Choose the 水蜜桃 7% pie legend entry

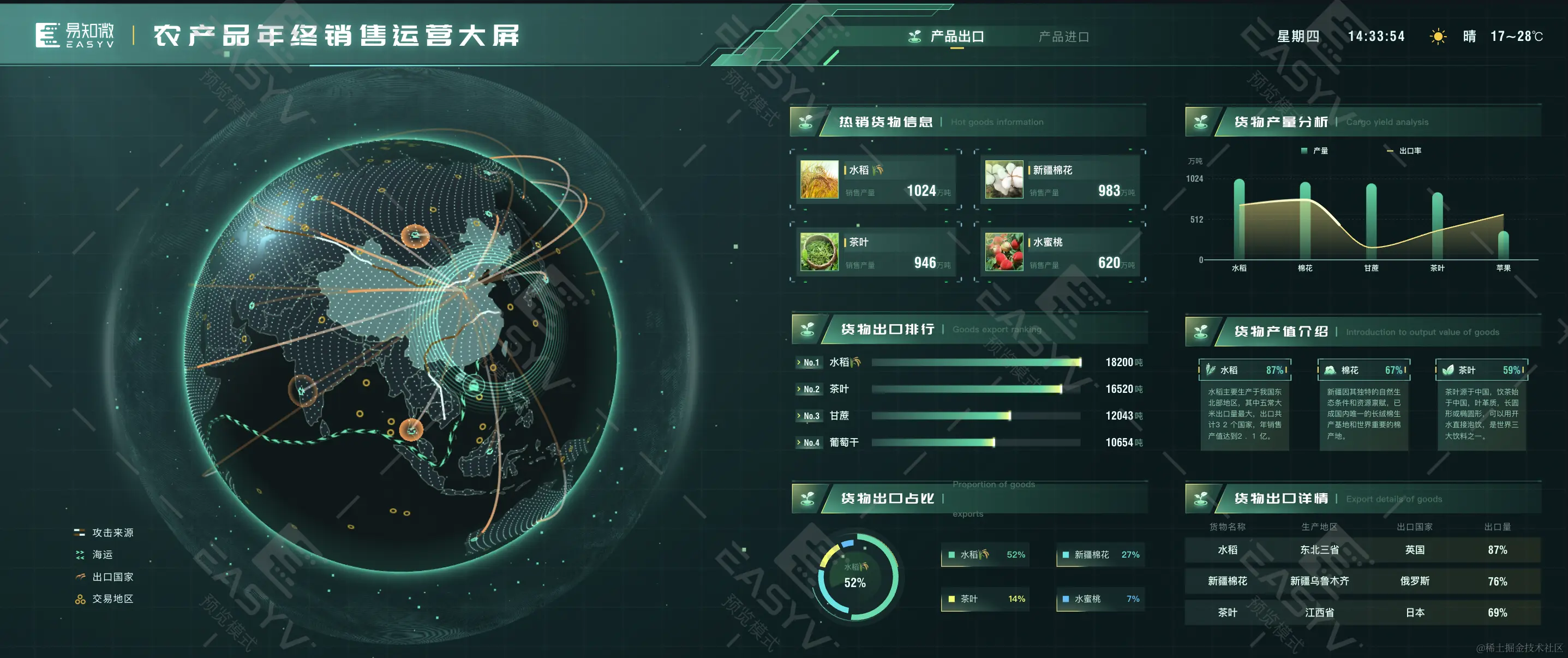[x=1100, y=599]
